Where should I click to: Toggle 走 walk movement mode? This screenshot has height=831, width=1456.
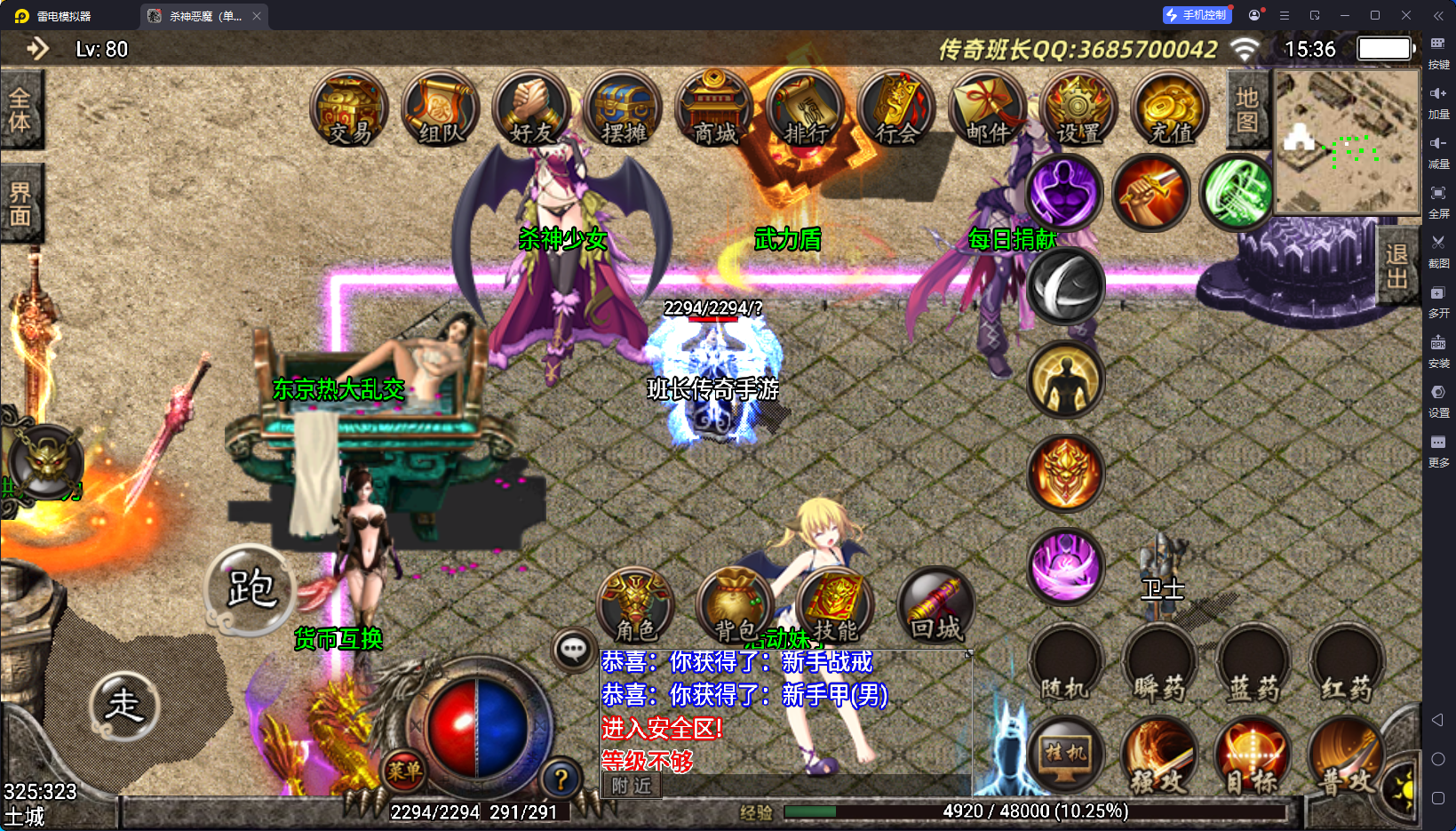coord(125,707)
